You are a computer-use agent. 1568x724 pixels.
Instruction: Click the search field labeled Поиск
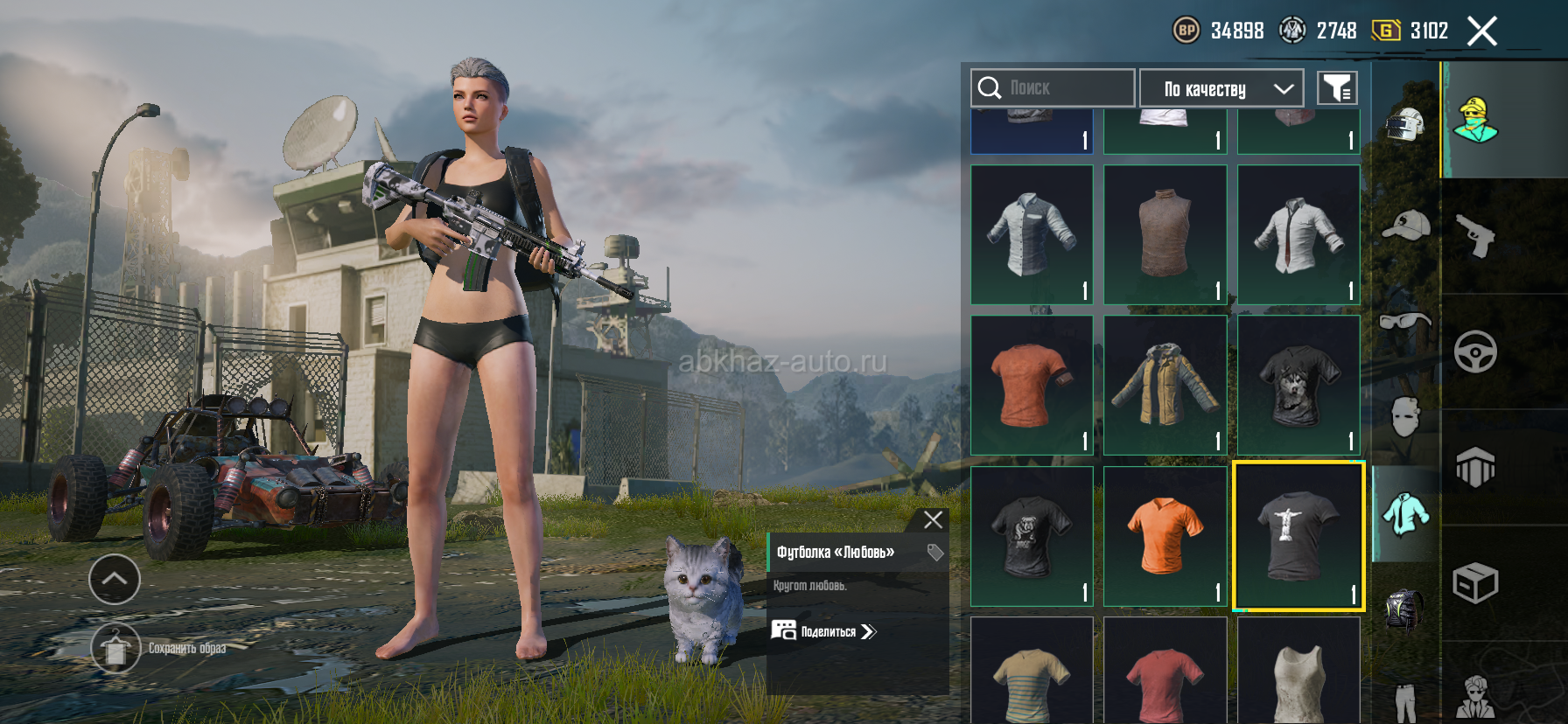[1053, 88]
